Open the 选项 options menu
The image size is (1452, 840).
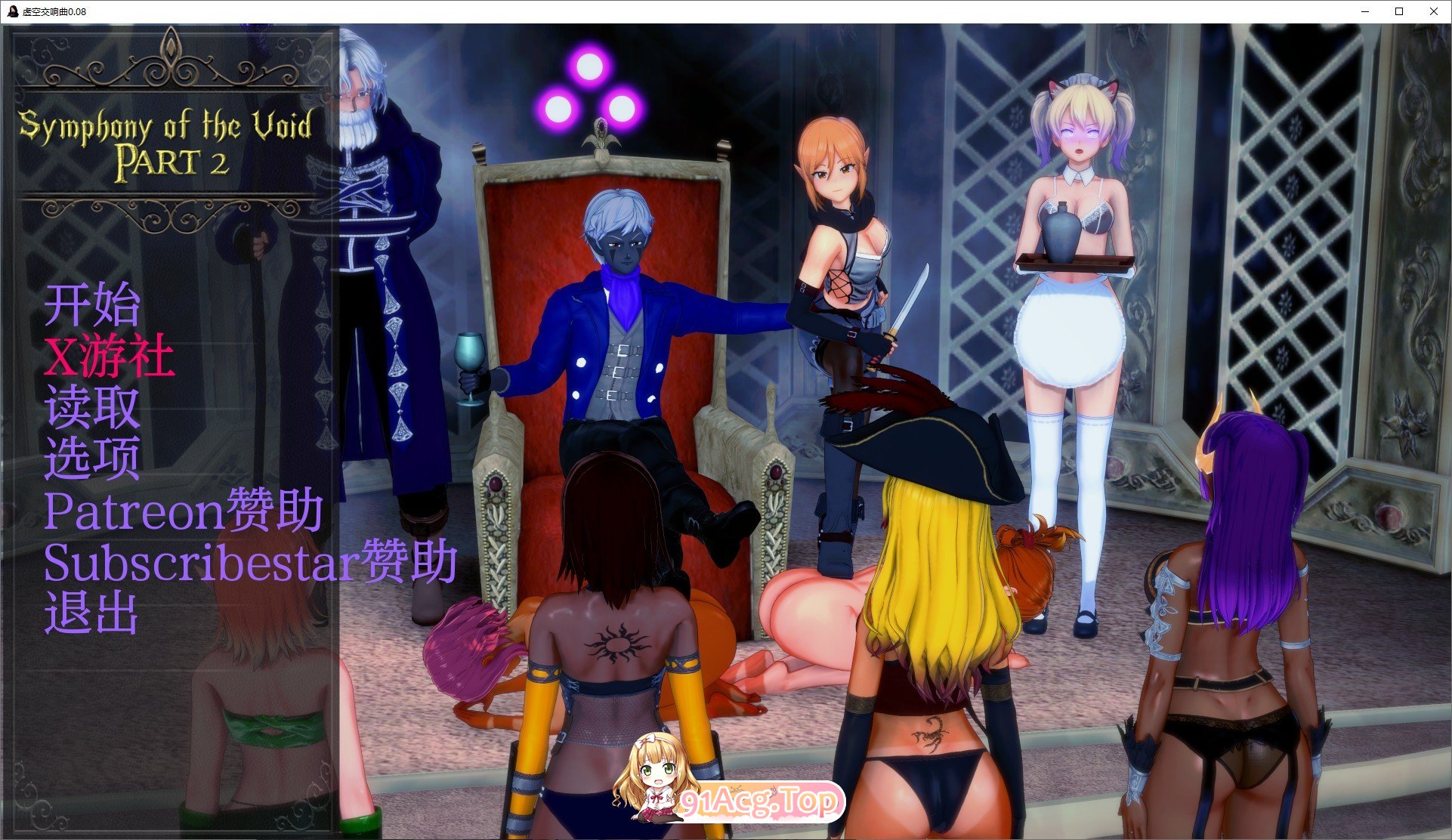pos(93,459)
